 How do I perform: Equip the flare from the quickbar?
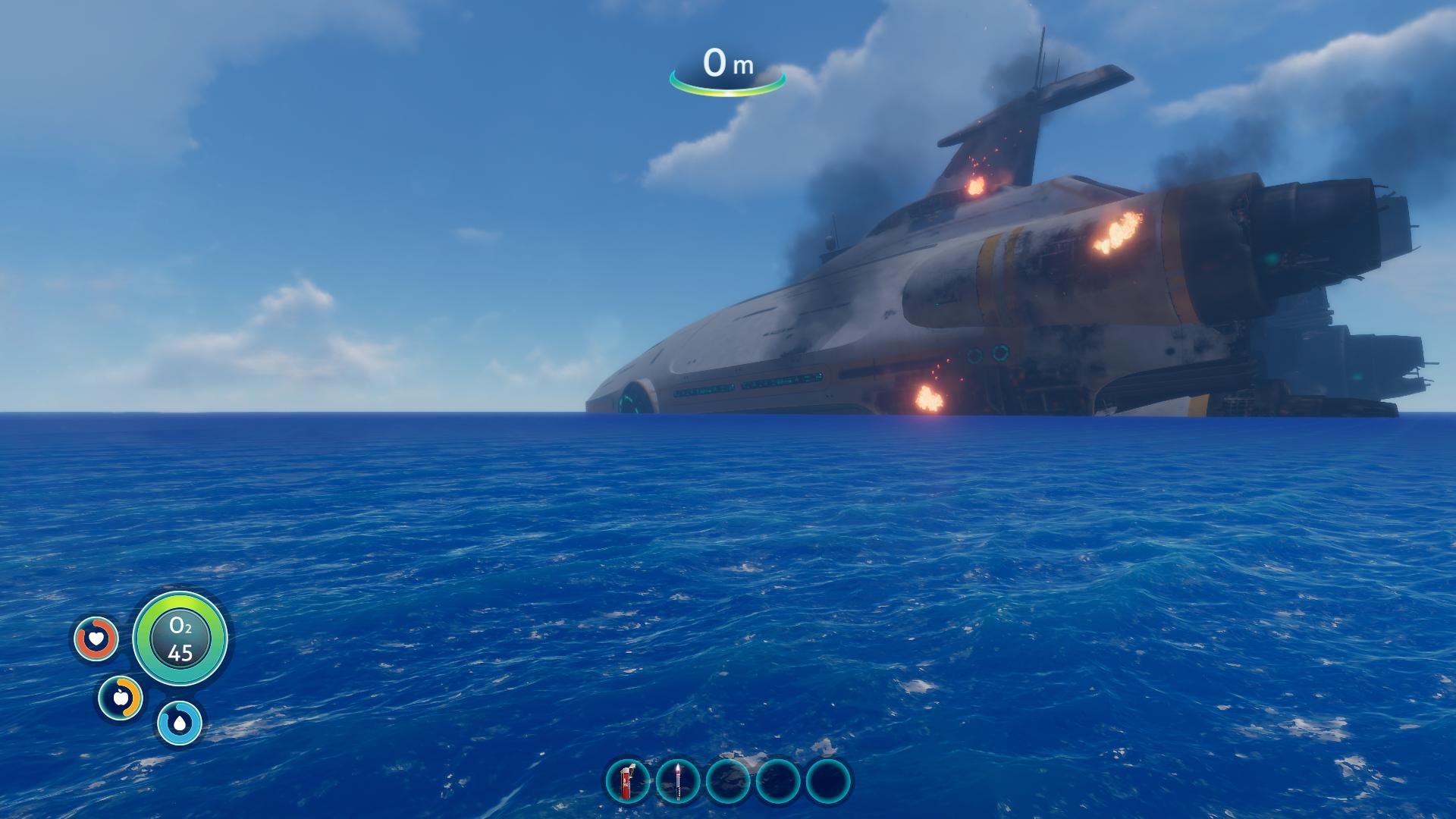[x=677, y=781]
